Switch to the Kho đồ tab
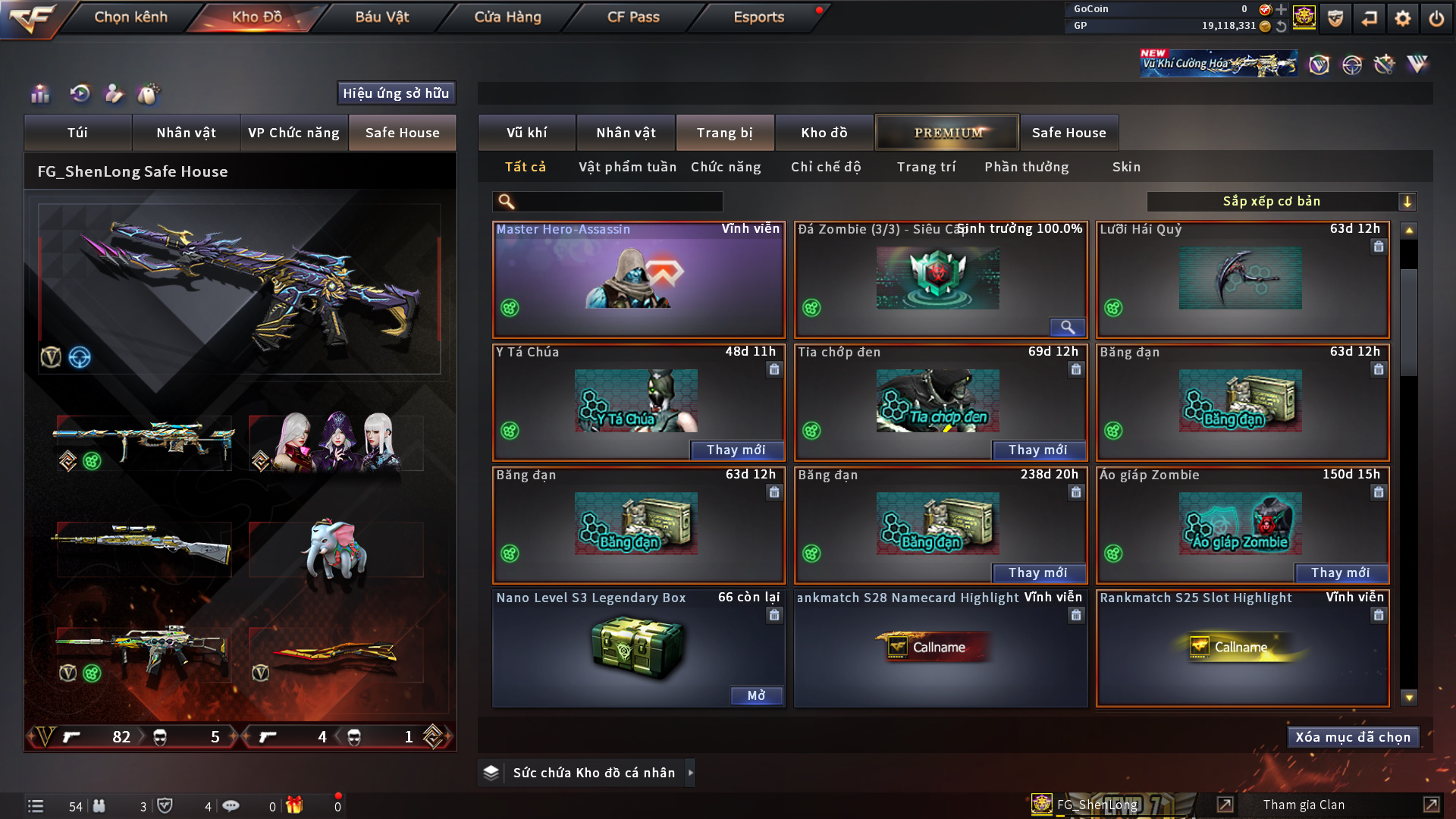This screenshot has width=1456, height=819. (824, 133)
